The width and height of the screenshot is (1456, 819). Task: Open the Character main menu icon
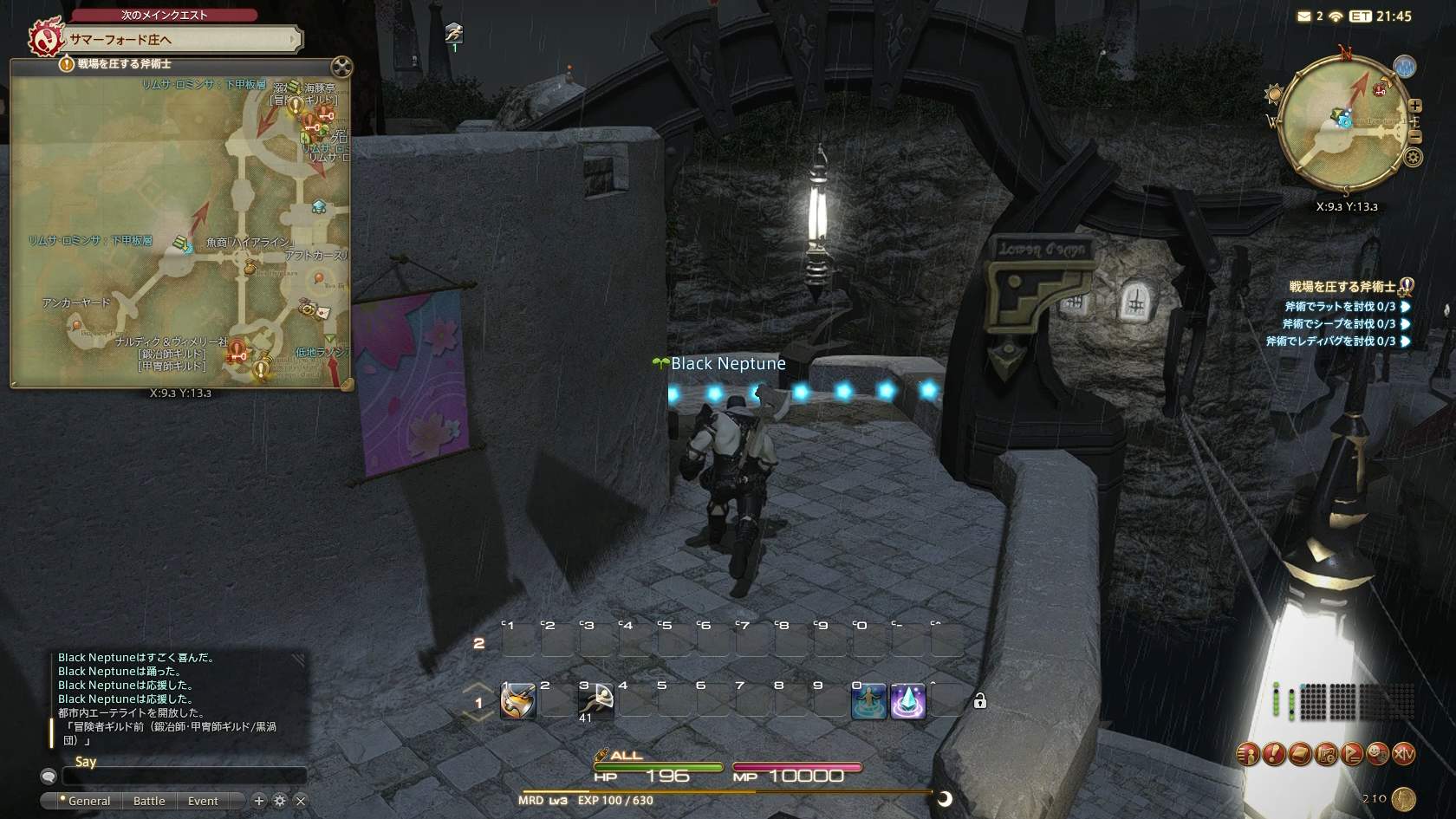tap(1248, 754)
